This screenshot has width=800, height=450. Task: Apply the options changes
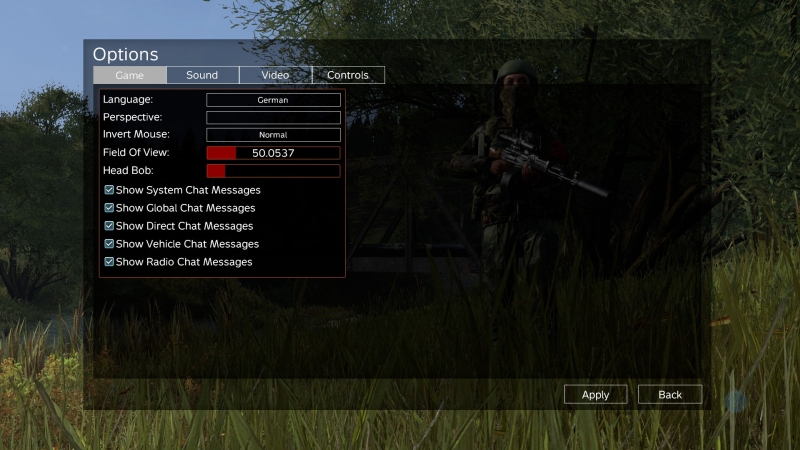pos(595,394)
